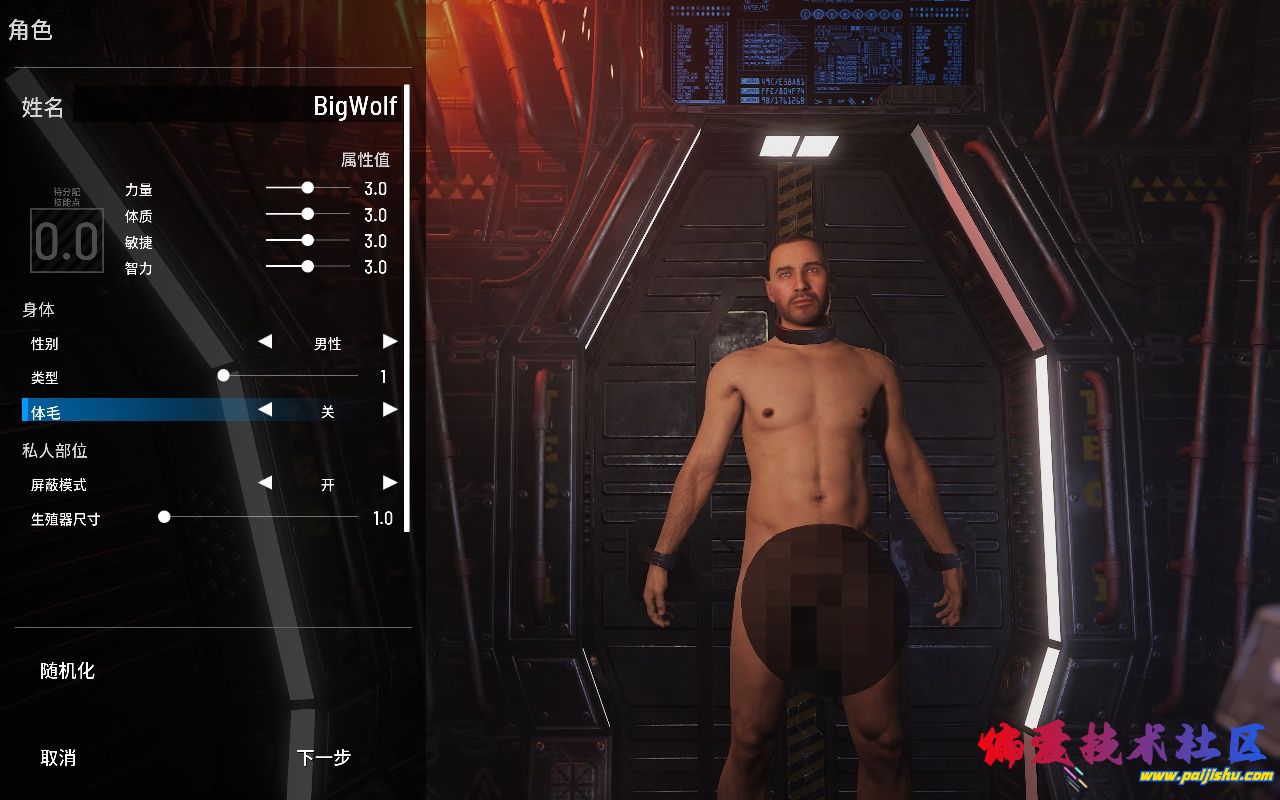Click right arrow of 体毛 body hair
1280x800 pixels.
tap(390, 410)
